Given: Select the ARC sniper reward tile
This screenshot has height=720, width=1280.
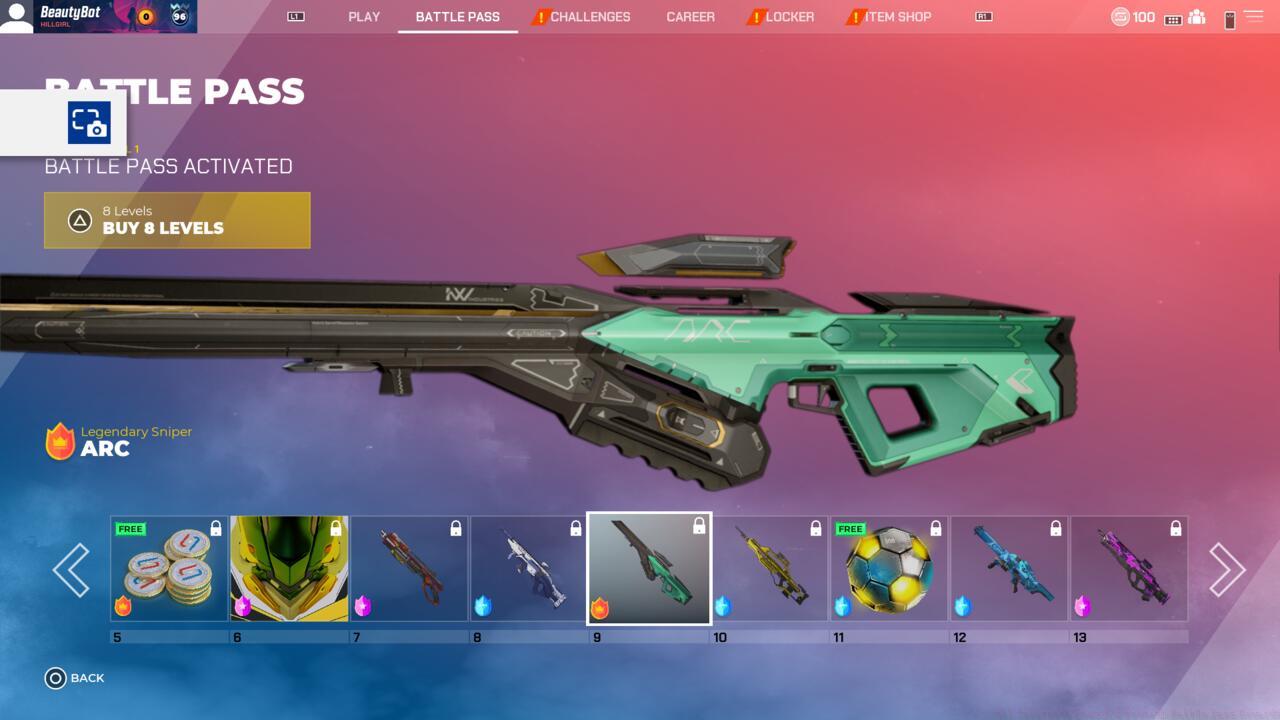Looking at the screenshot, I should [649, 568].
